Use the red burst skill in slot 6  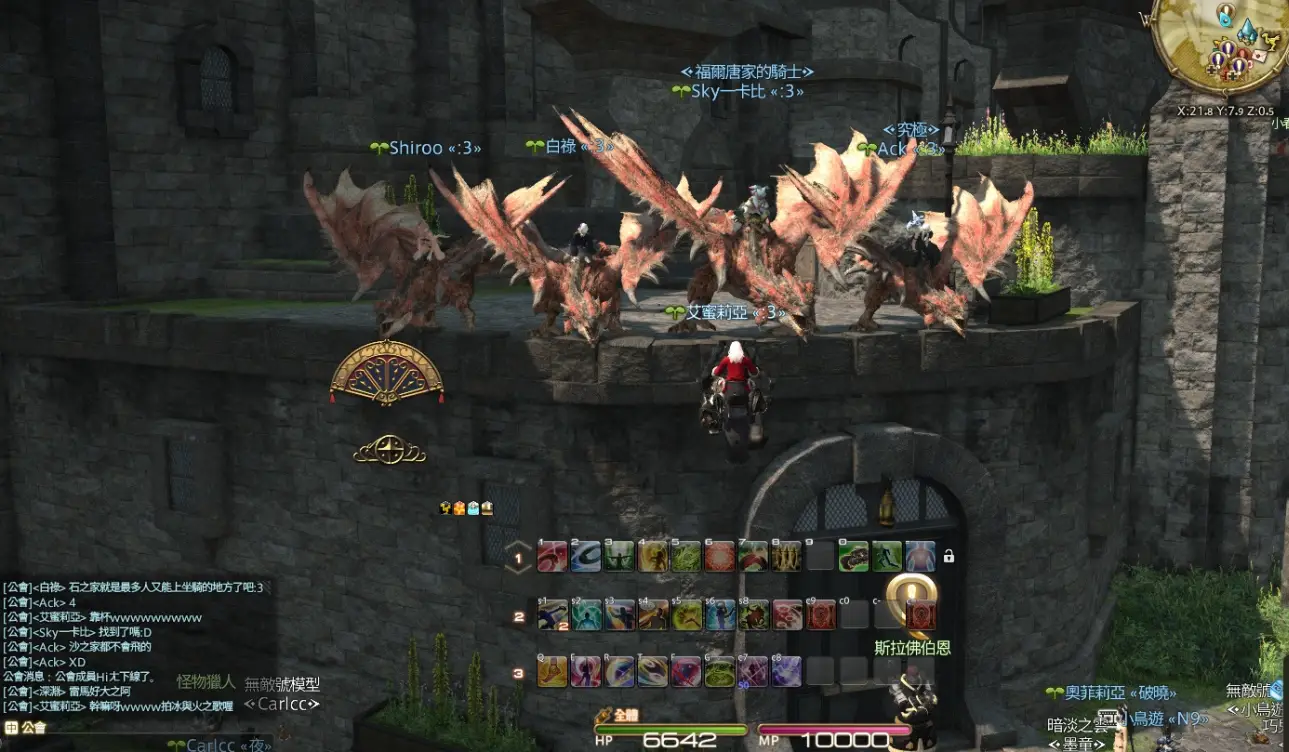(x=719, y=557)
